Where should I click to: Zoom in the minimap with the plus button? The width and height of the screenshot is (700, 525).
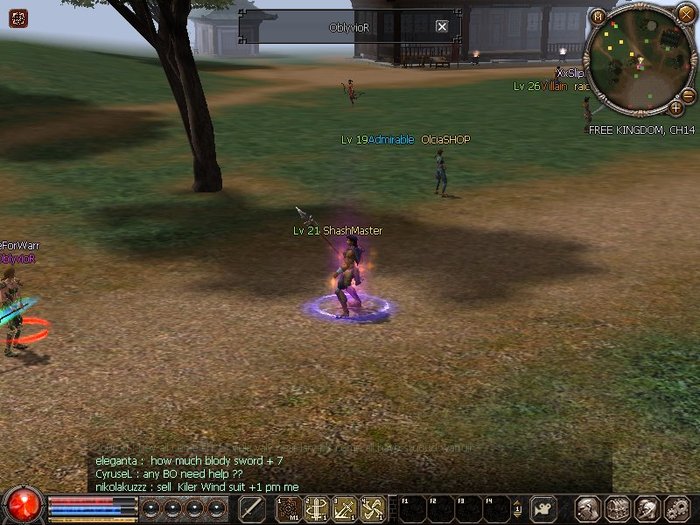tap(676, 107)
